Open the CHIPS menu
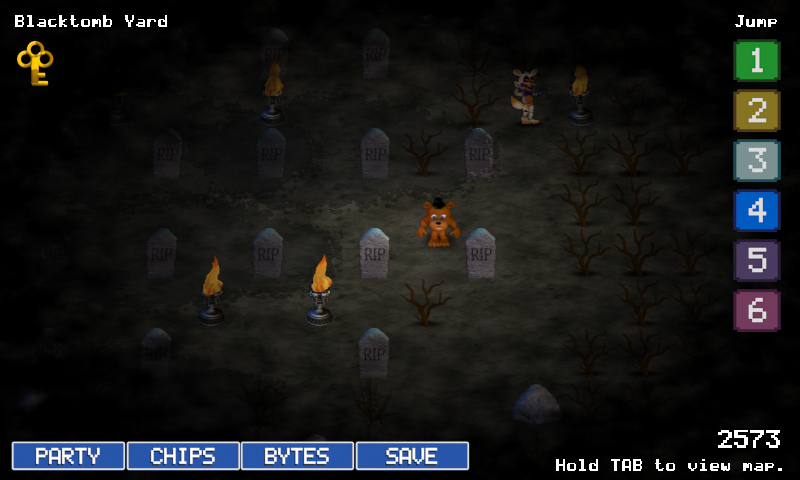Screen dimensions: 800x480 coord(183,456)
